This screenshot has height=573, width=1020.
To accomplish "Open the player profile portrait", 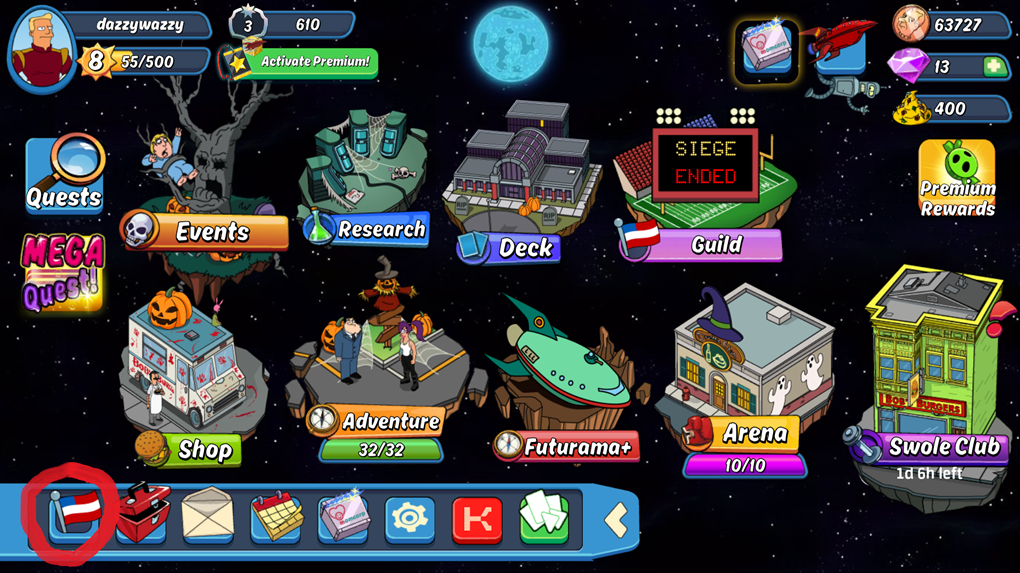I will tap(42, 48).
